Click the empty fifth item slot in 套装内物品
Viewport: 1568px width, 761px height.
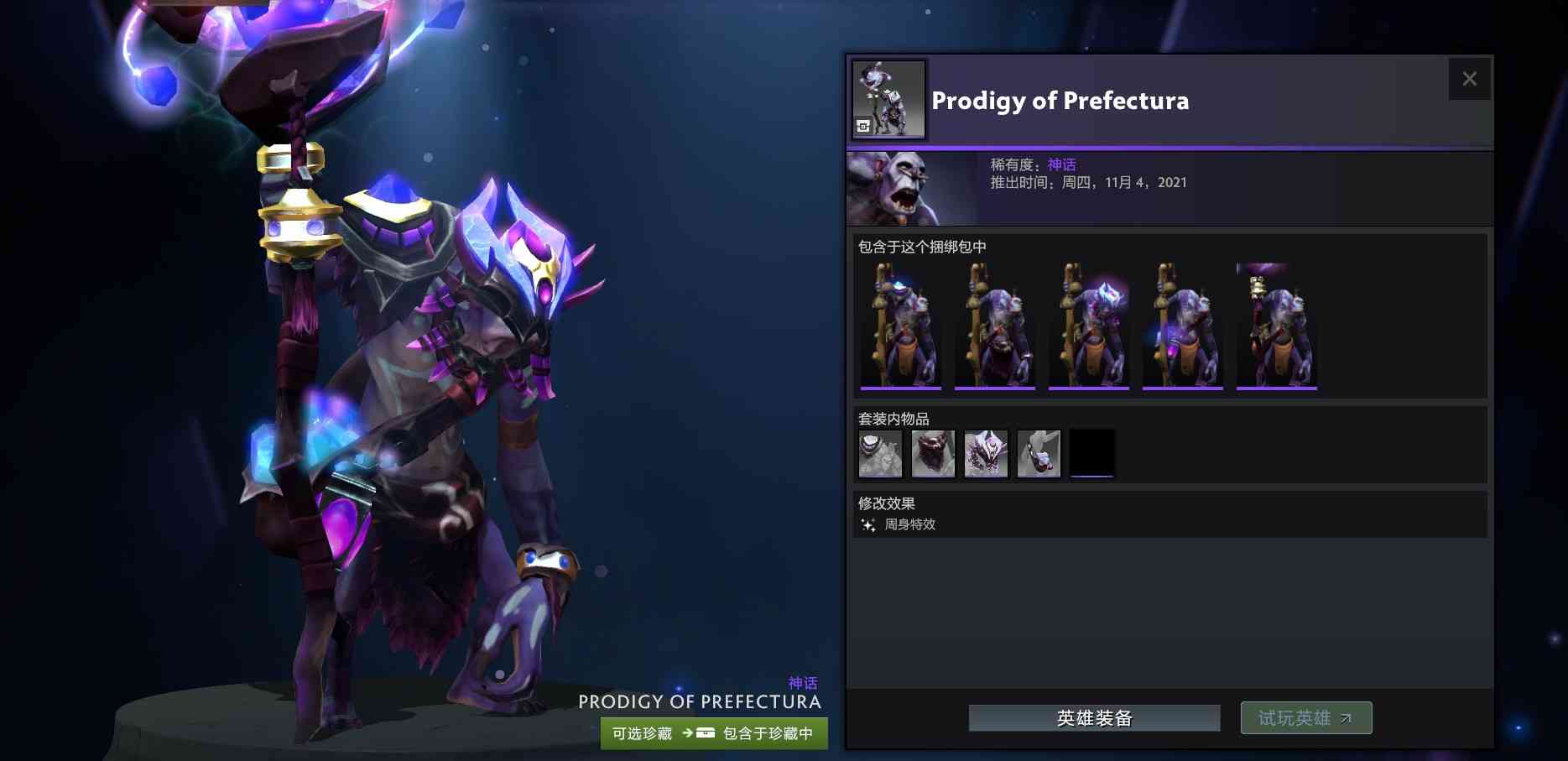point(1091,453)
